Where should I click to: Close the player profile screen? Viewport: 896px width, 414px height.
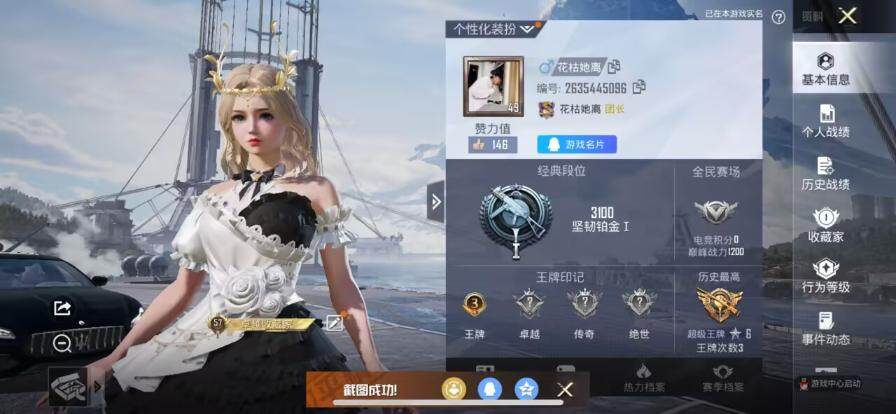tap(848, 15)
